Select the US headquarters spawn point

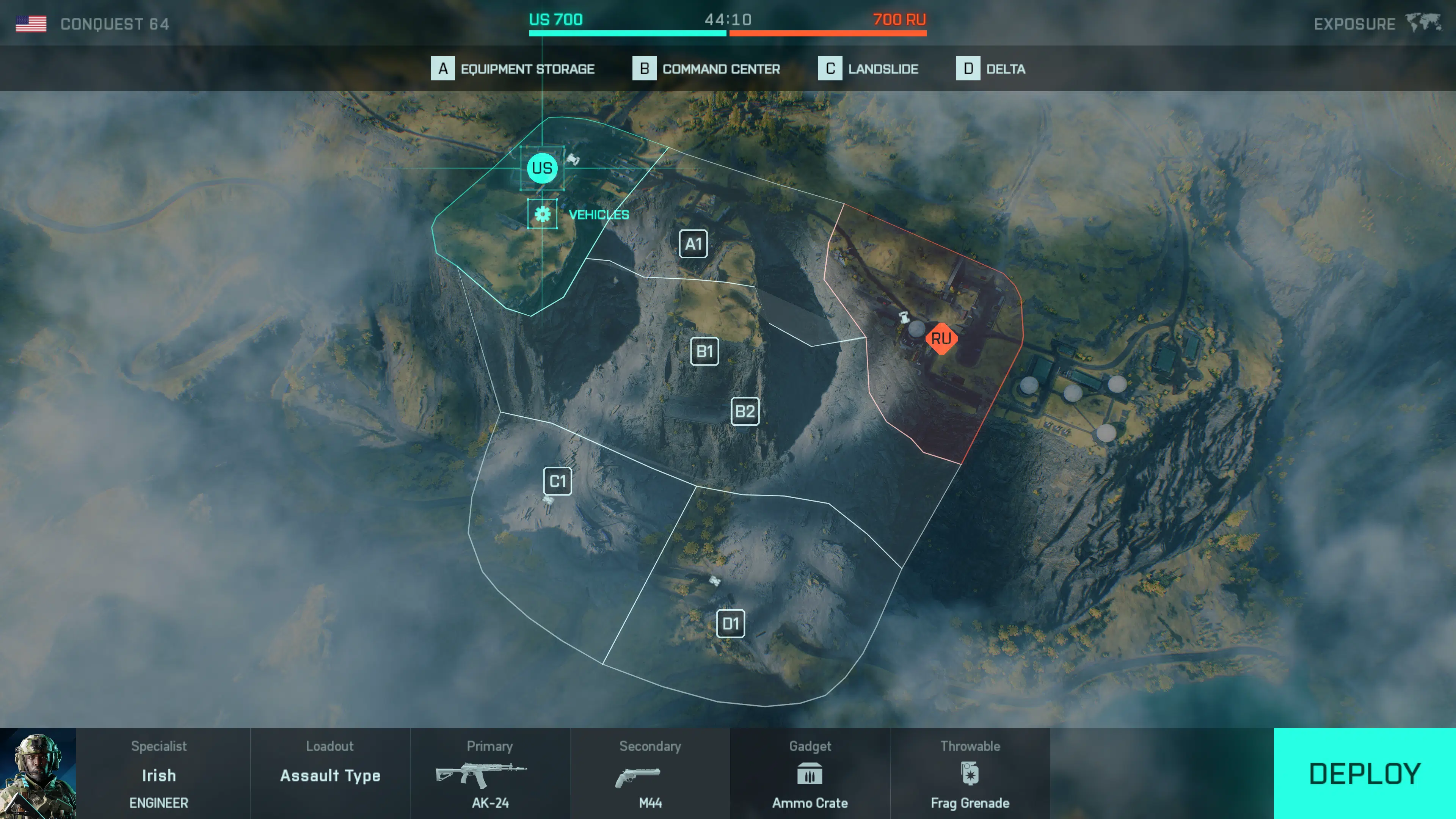pyautogui.click(x=542, y=168)
